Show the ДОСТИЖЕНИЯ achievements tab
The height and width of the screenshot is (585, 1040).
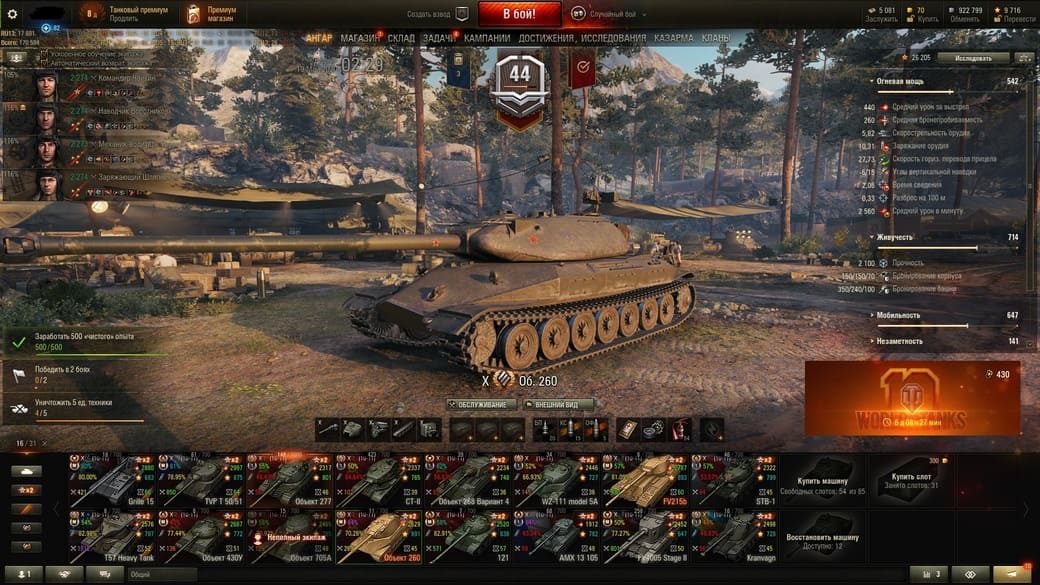546,38
